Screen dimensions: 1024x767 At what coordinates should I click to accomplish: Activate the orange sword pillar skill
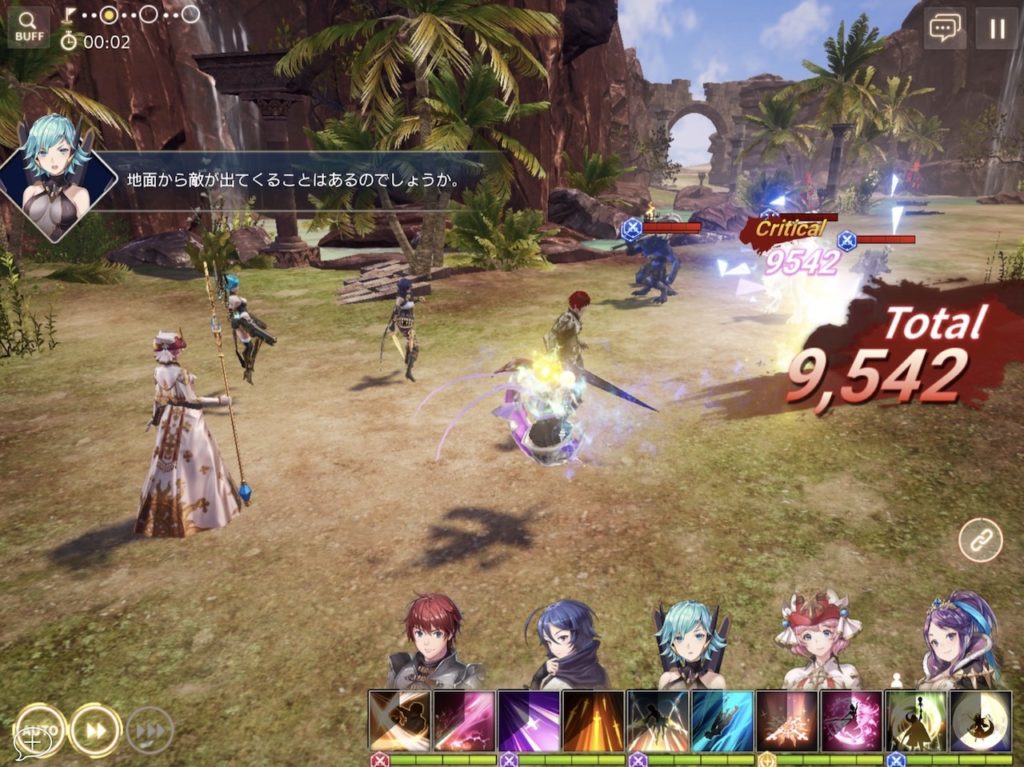(593, 721)
